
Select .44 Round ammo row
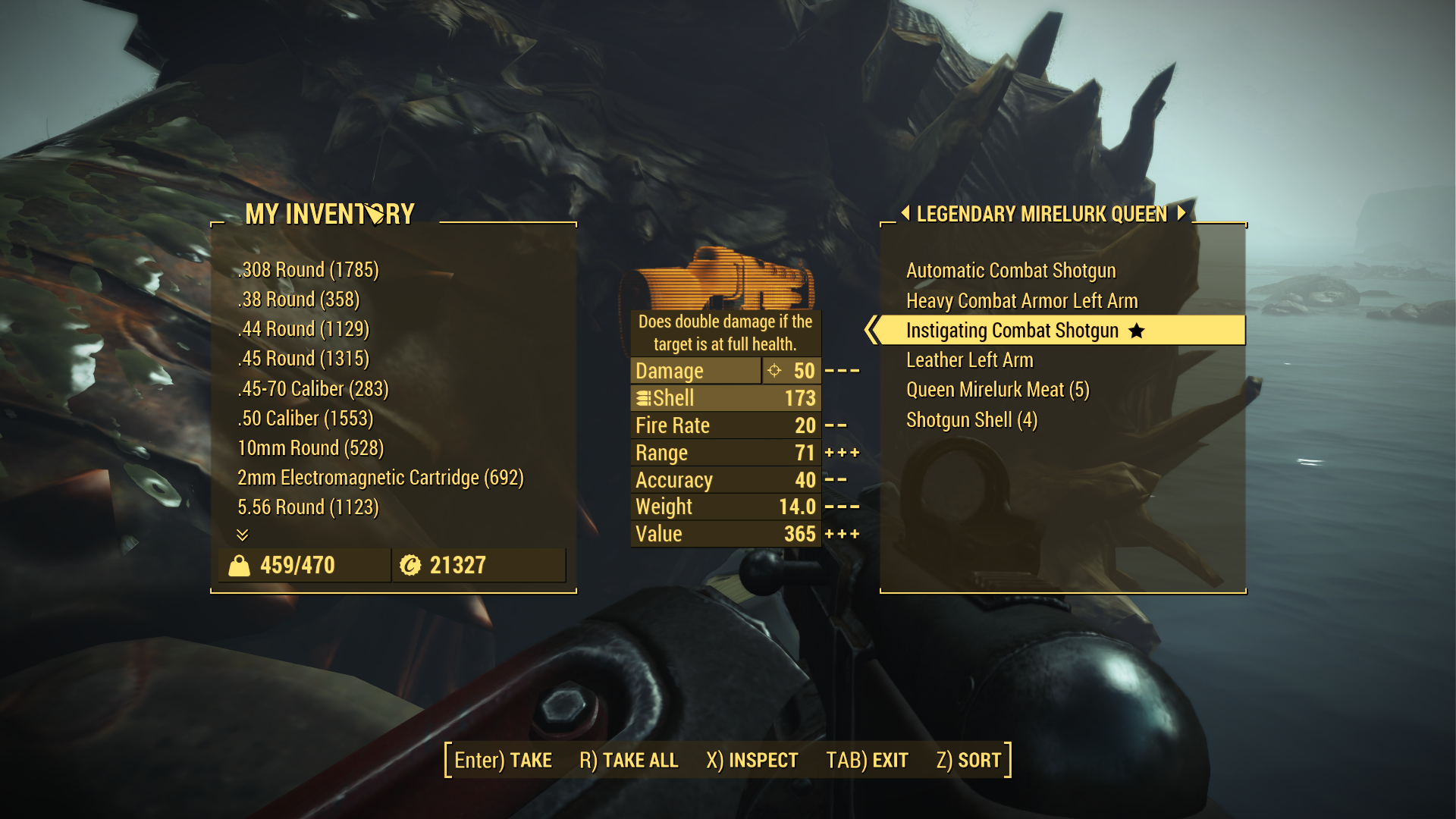tap(303, 329)
